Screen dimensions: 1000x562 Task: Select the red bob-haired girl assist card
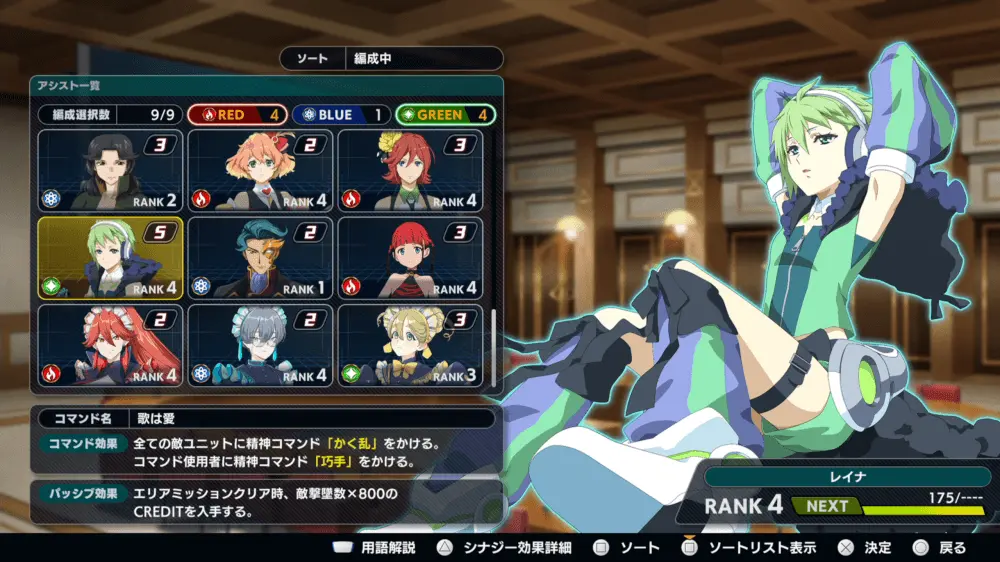pyautogui.click(x=410, y=258)
